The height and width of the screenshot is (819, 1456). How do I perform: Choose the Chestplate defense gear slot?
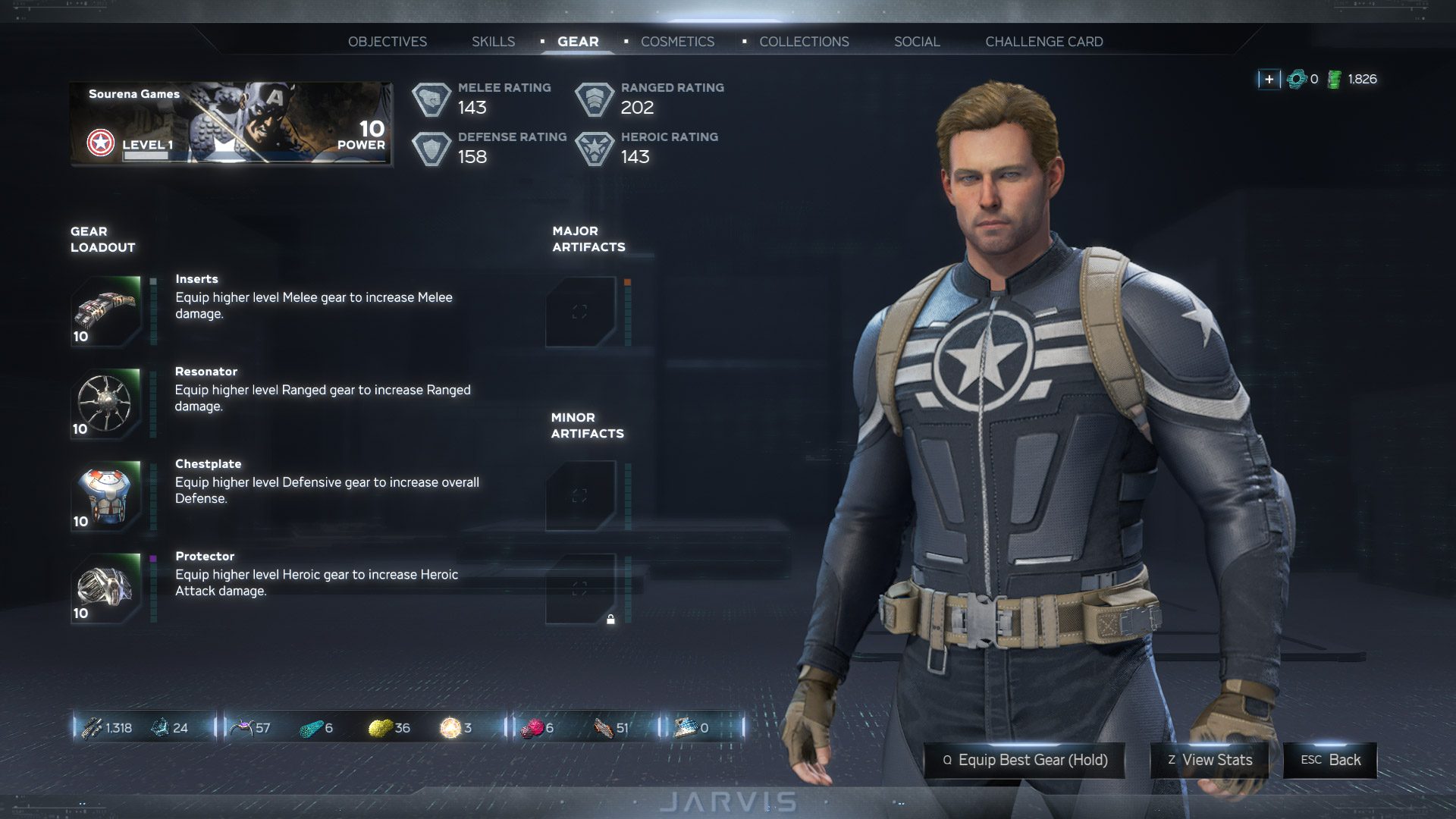click(106, 497)
